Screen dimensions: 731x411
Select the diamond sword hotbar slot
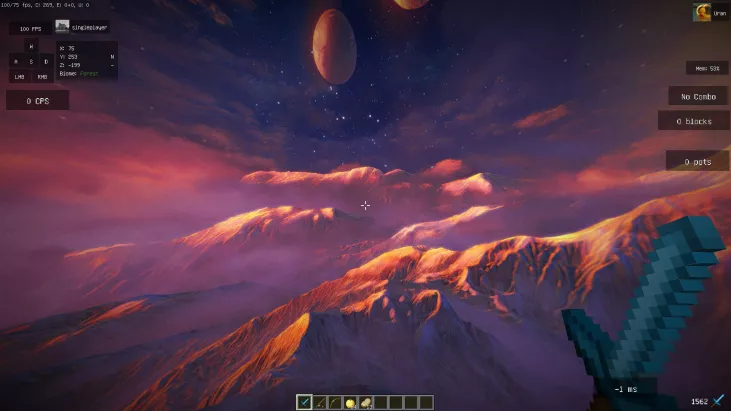pyautogui.click(x=304, y=402)
